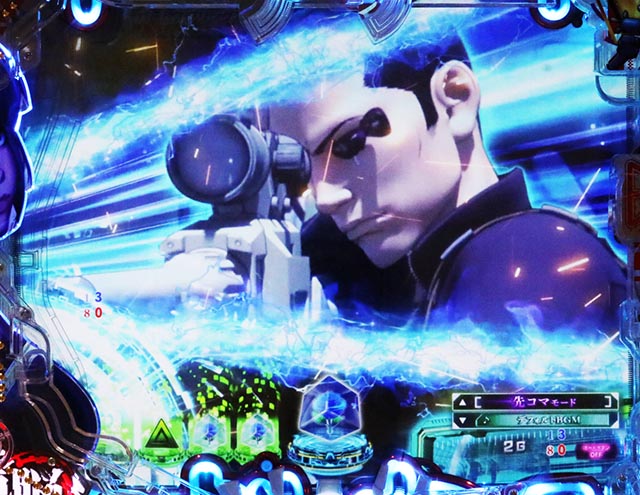This screenshot has height=495, width=640.
Task: Select the 先コマモード mode row
Action: coord(541,402)
